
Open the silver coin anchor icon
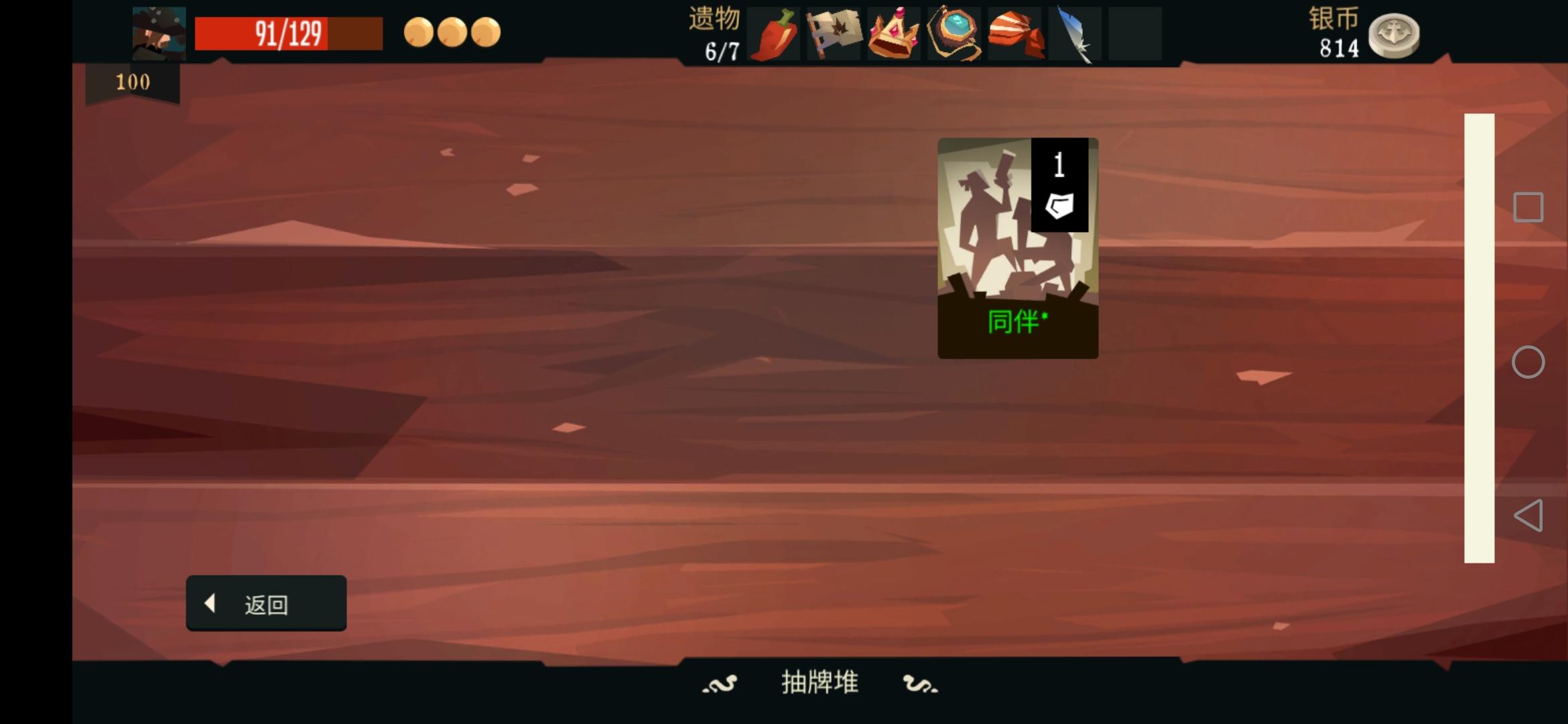pyautogui.click(x=1395, y=37)
